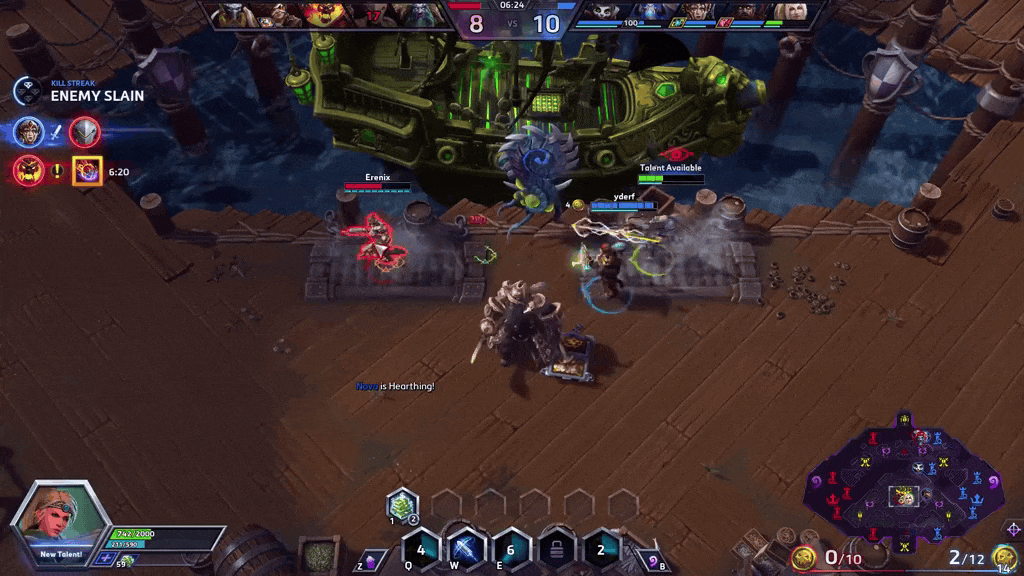1024x576 pixels.
Task: Use the green stacked item in slot 1
Action: coord(401,505)
